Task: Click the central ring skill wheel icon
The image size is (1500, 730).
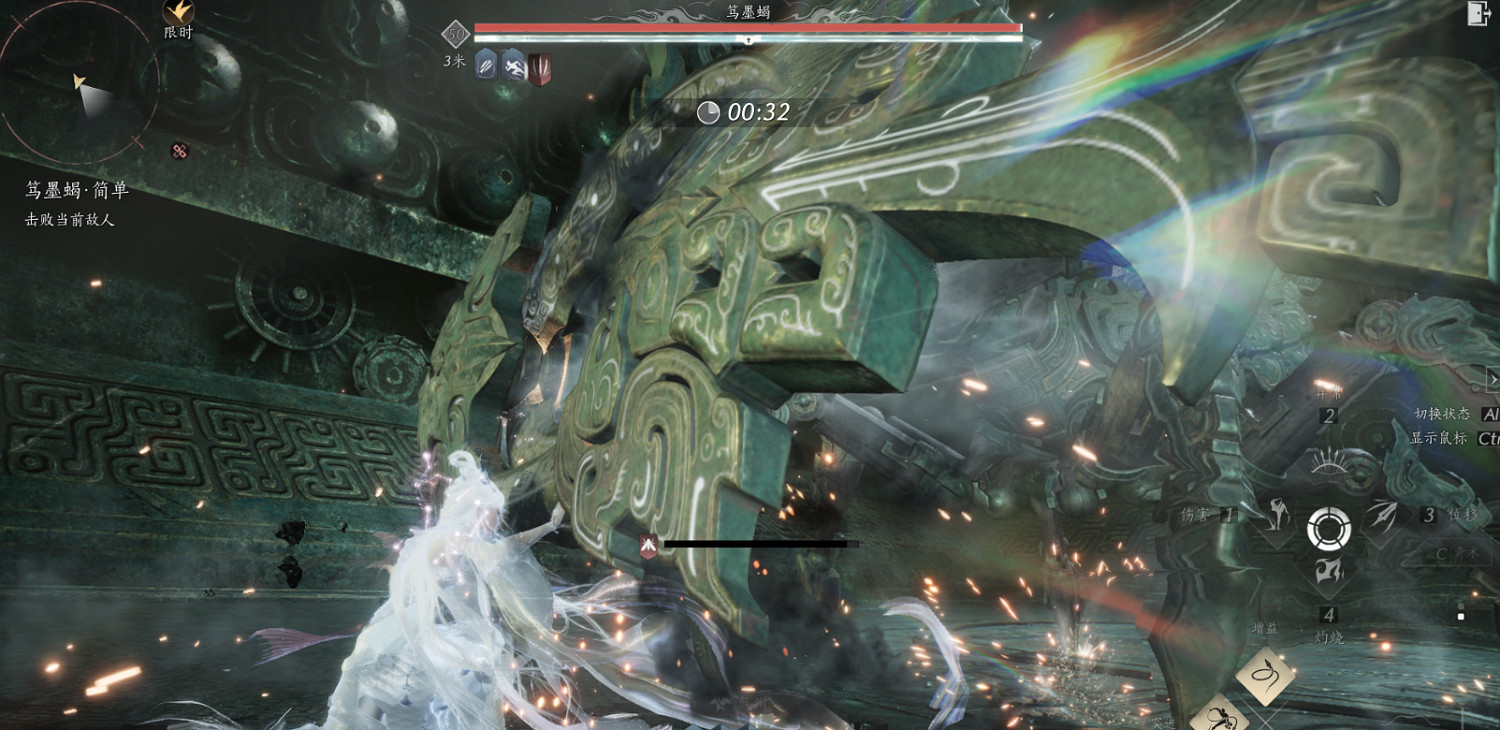Action: (x=1329, y=528)
